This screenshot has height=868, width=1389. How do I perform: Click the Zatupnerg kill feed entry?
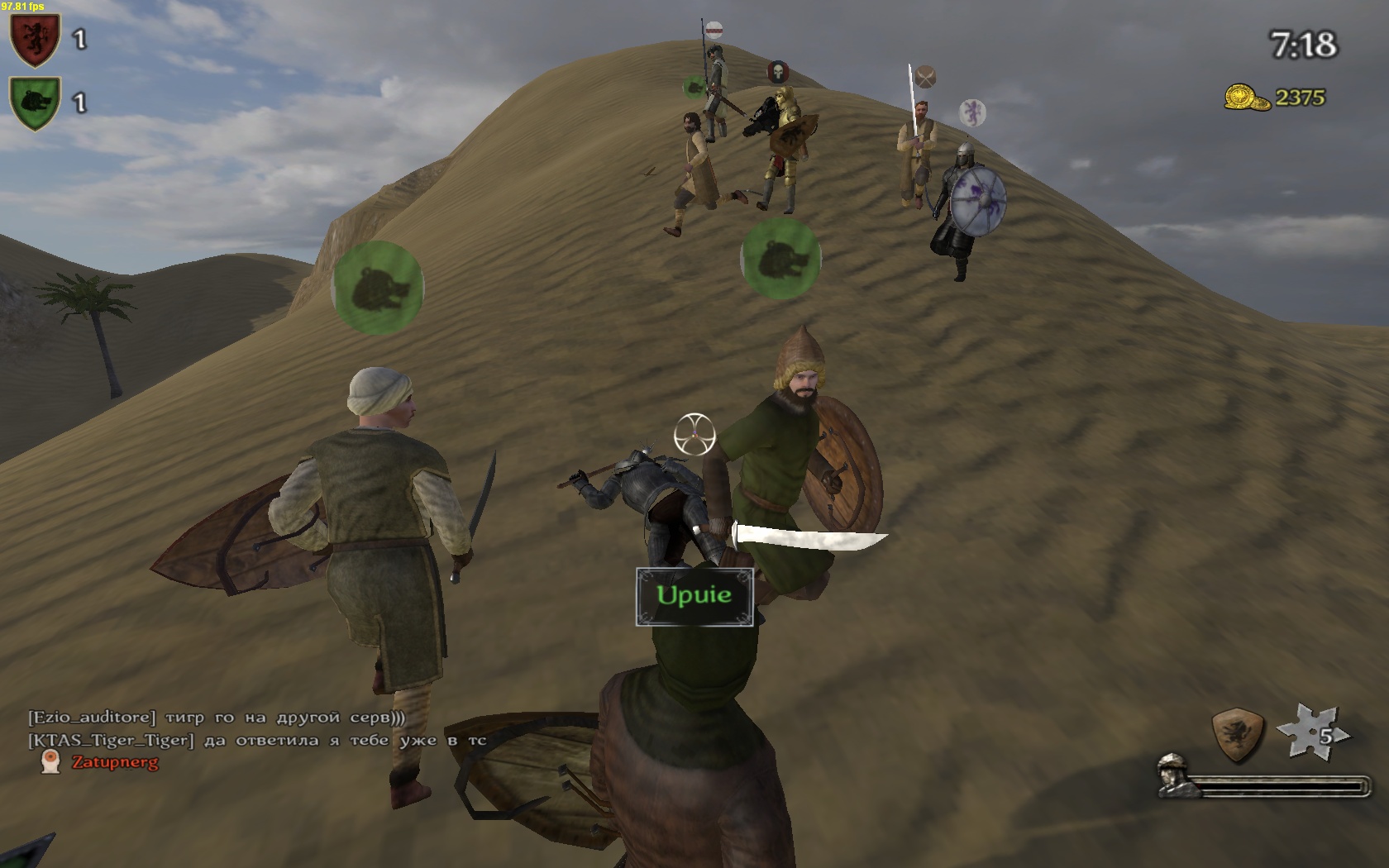tap(114, 762)
